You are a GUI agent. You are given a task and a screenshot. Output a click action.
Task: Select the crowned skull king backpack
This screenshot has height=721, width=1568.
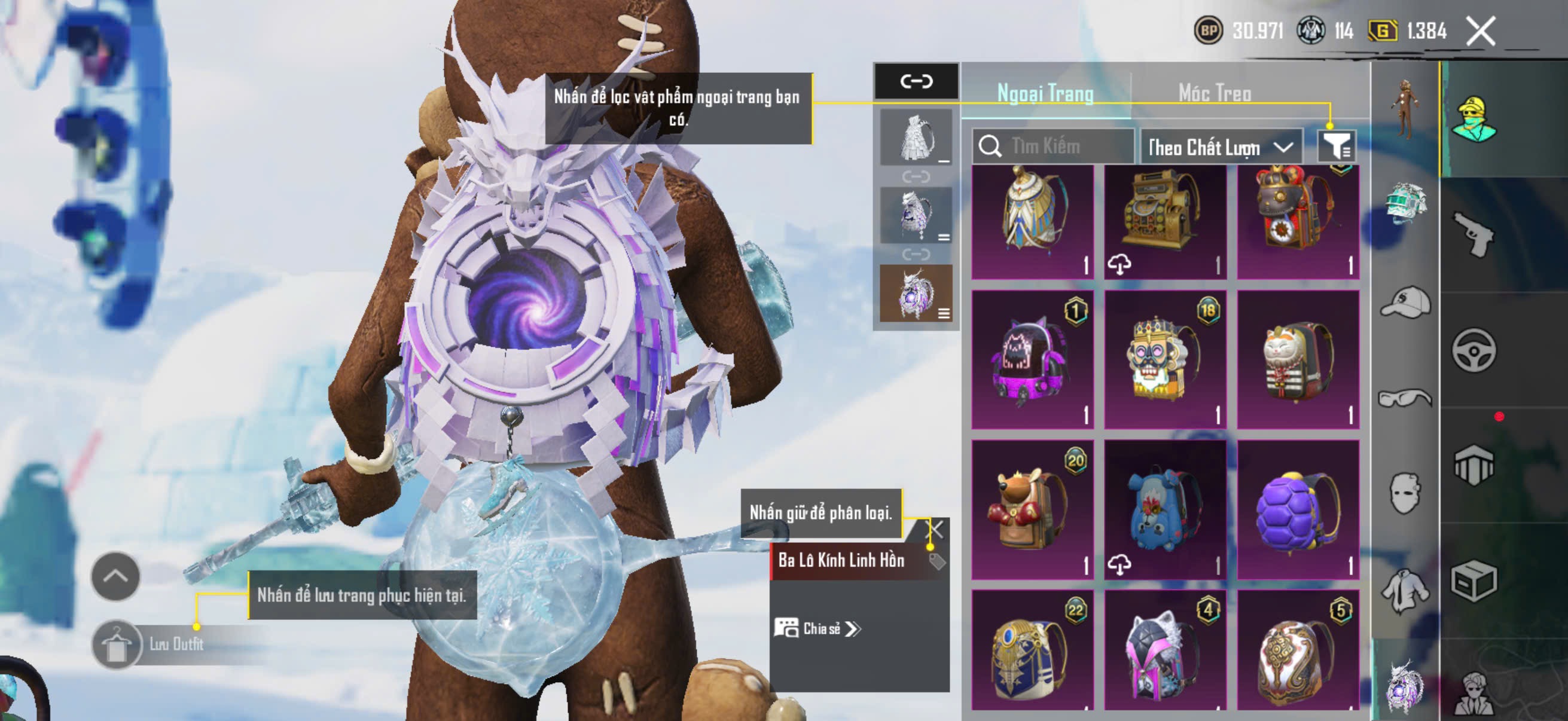[x=1164, y=360]
